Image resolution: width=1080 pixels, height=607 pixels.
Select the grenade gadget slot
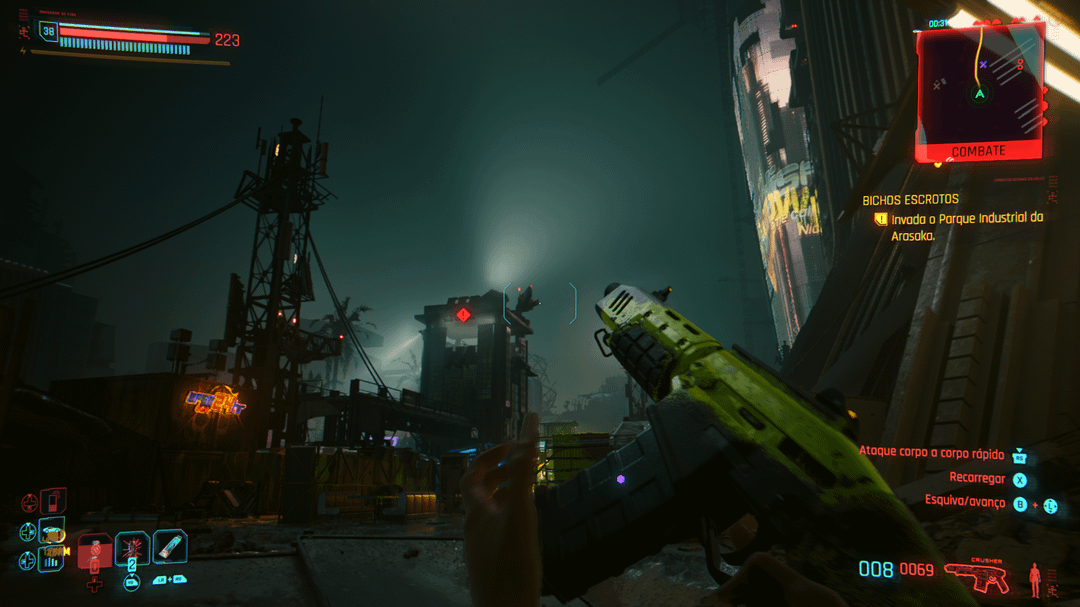point(132,548)
